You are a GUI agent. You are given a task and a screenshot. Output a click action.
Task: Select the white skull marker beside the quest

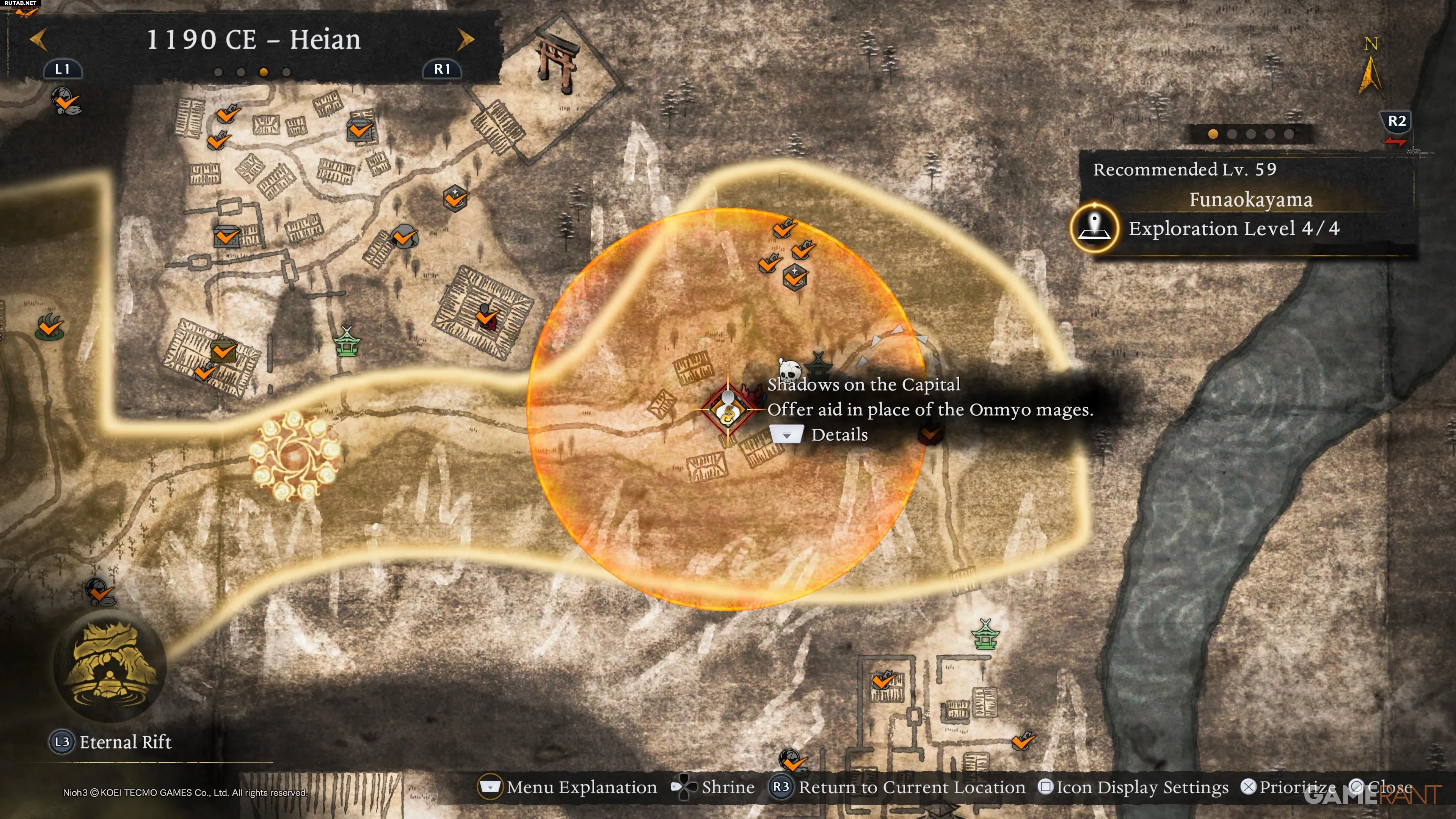(789, 371)
